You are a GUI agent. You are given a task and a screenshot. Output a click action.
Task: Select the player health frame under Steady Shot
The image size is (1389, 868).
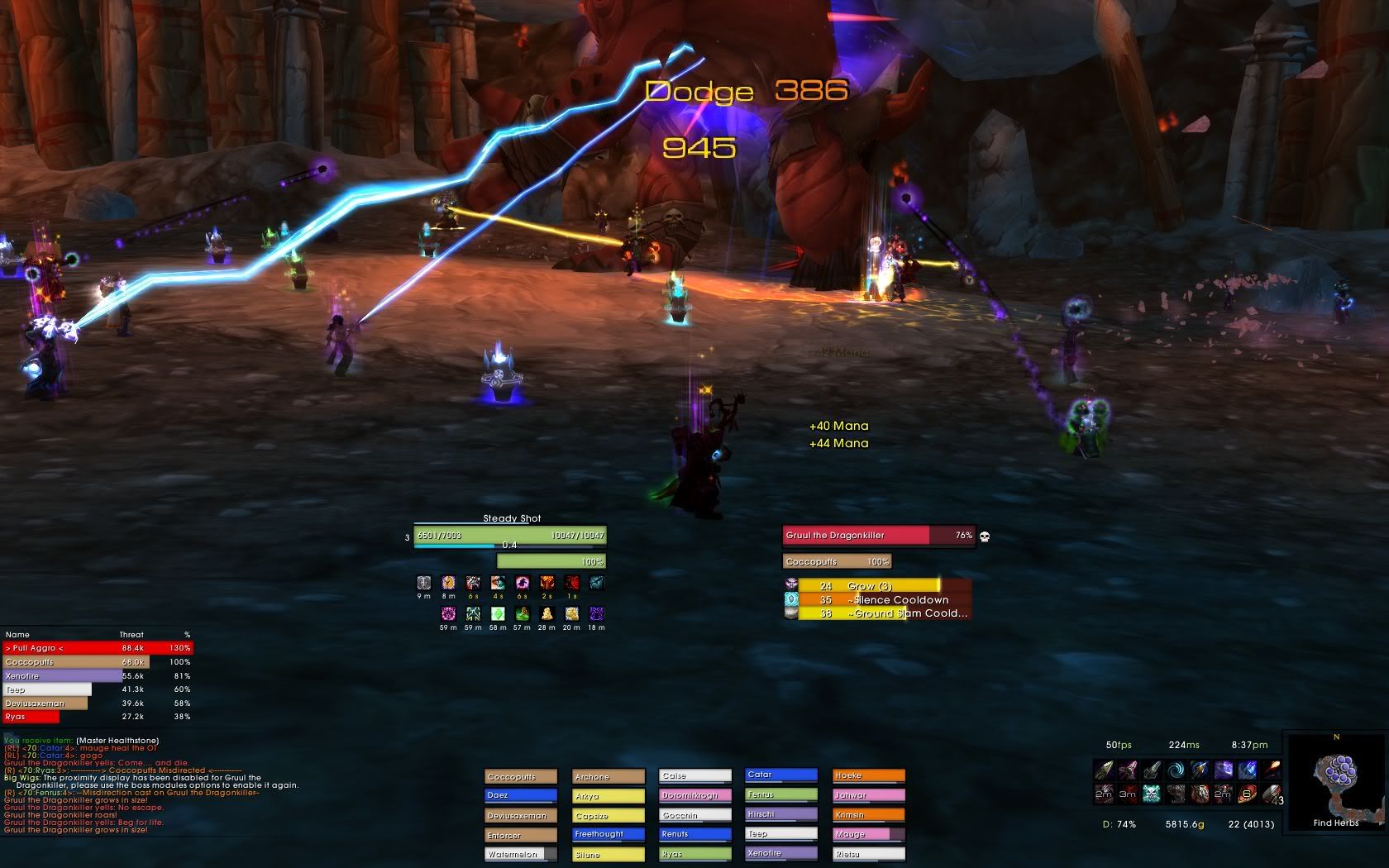click(x=510, y=536)
